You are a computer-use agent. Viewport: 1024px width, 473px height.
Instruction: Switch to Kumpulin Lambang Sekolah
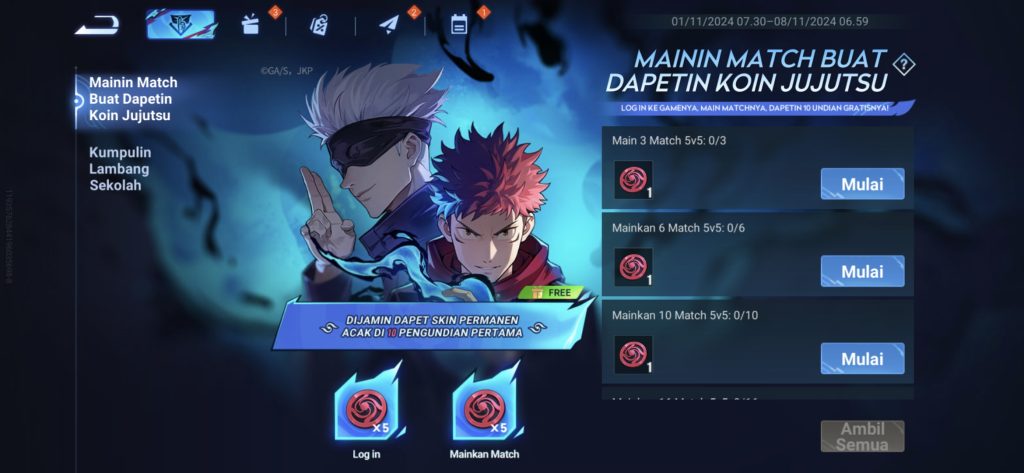(x=120, y=168)
